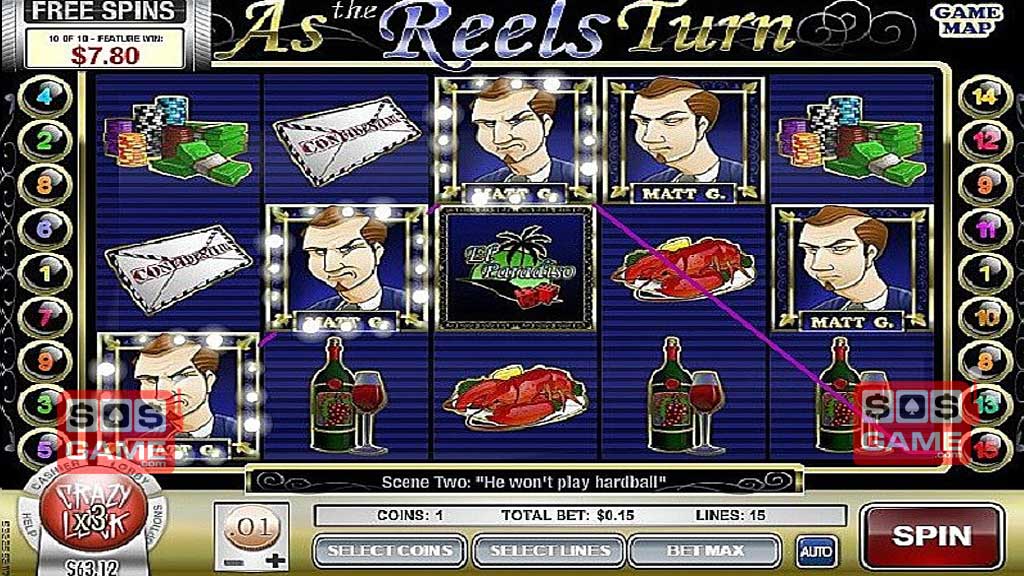
Task: Select payline number 6 marker
Action: pos(44,228)
